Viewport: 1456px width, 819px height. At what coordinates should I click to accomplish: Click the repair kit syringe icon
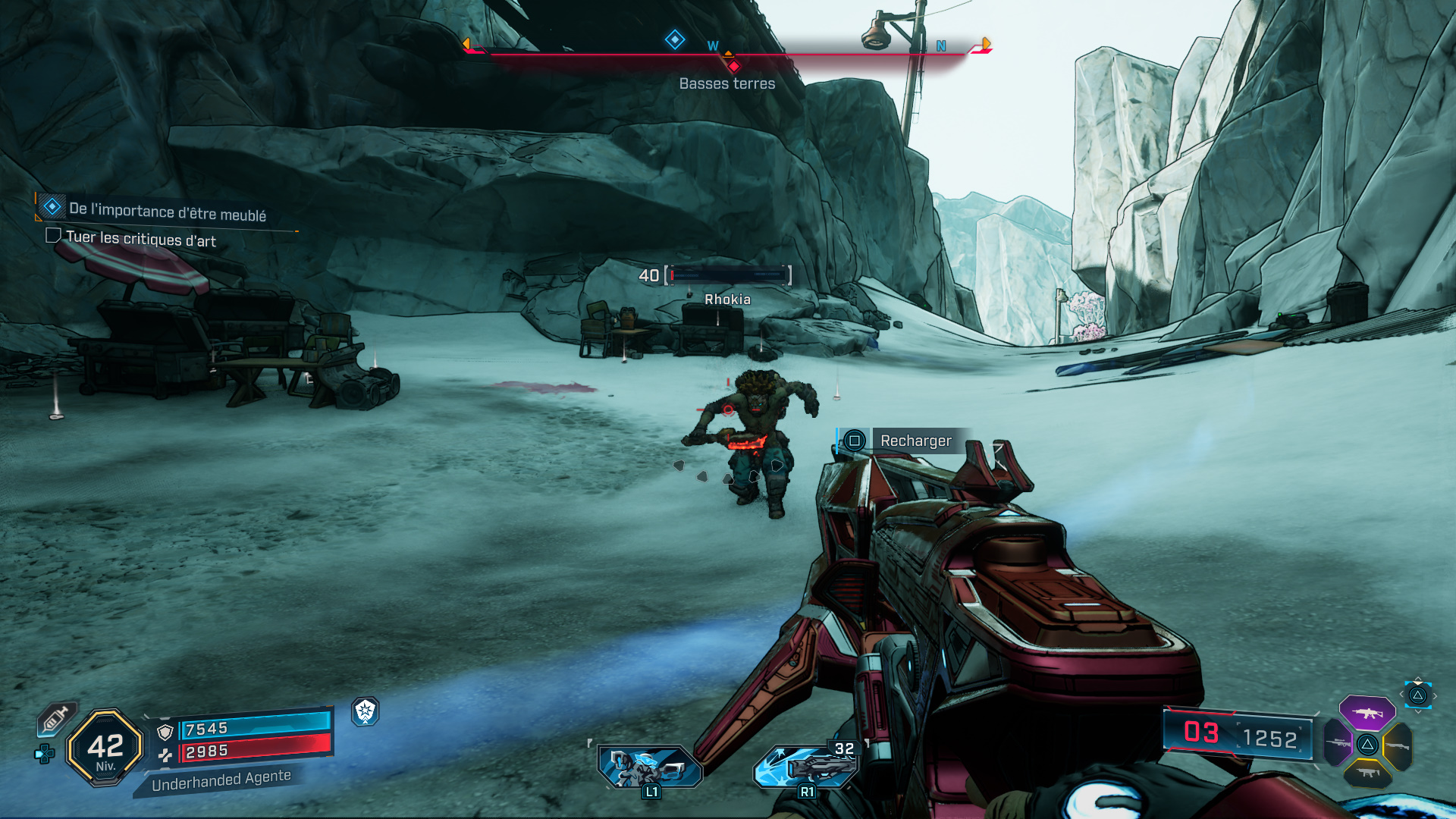pyautogui.click(x=55, y=718)
